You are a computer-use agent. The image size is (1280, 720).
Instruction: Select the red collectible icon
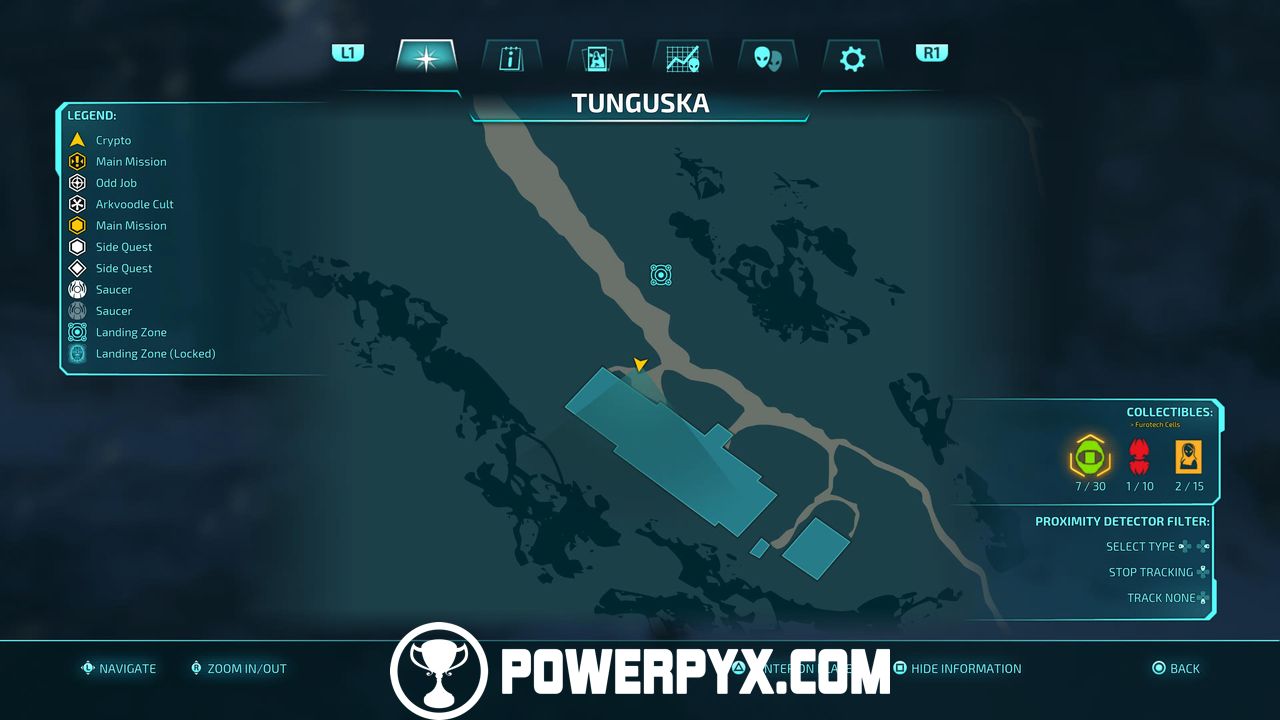coord(1139,458)
